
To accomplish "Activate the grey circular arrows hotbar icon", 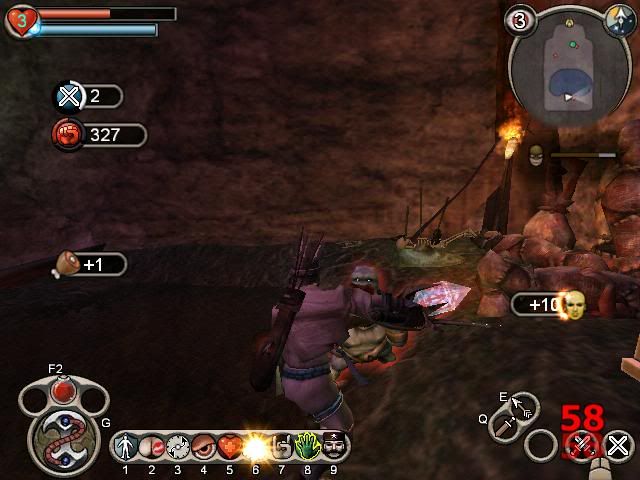I will tap(178, 446).
